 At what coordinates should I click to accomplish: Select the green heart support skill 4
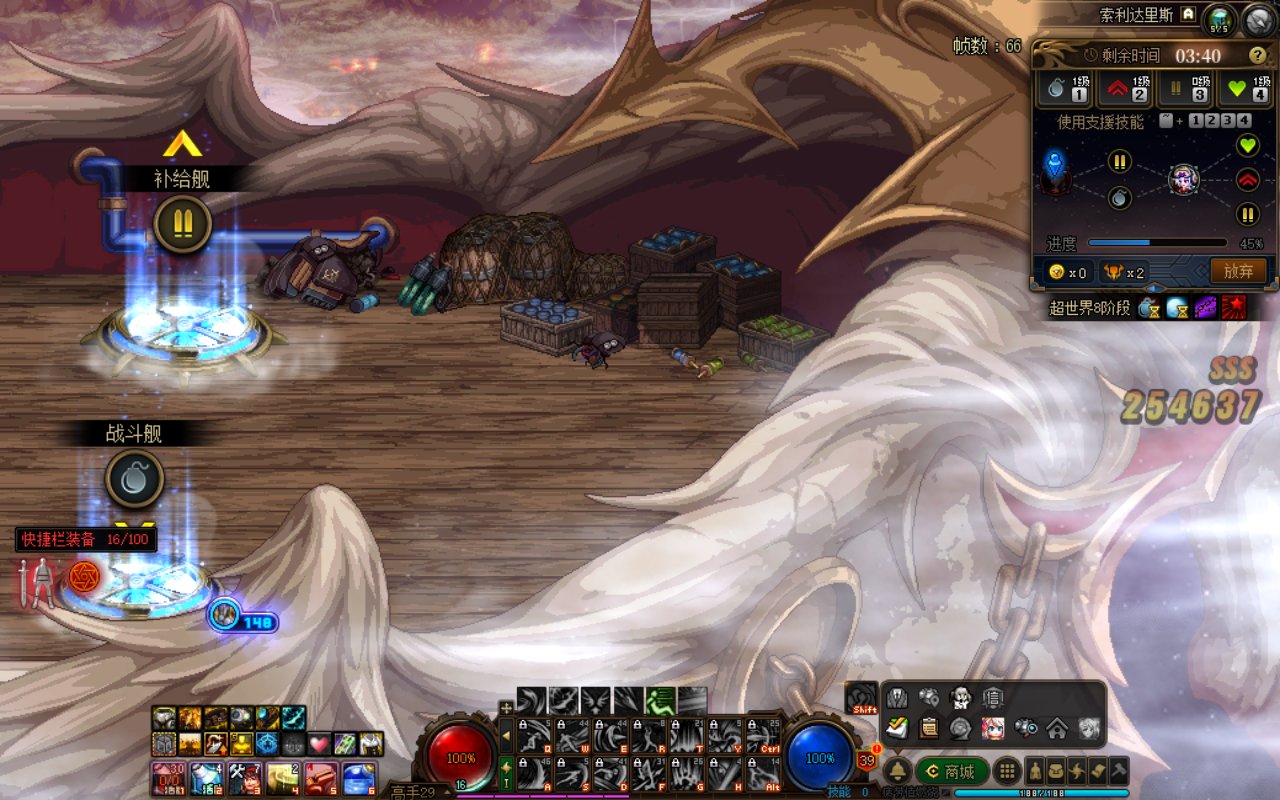[x=1245, y=88]
